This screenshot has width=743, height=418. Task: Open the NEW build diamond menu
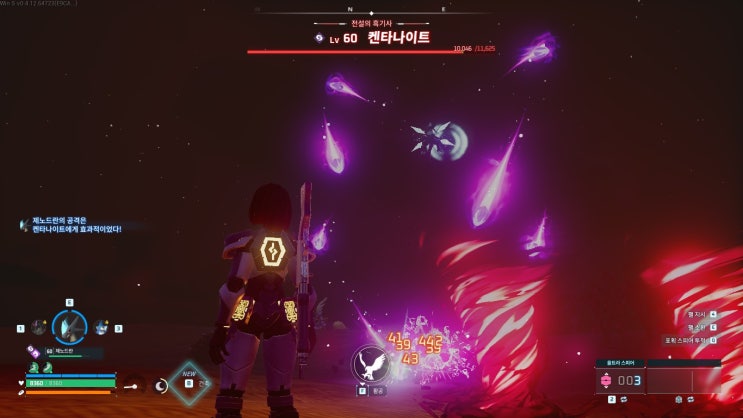coord(188,383)
